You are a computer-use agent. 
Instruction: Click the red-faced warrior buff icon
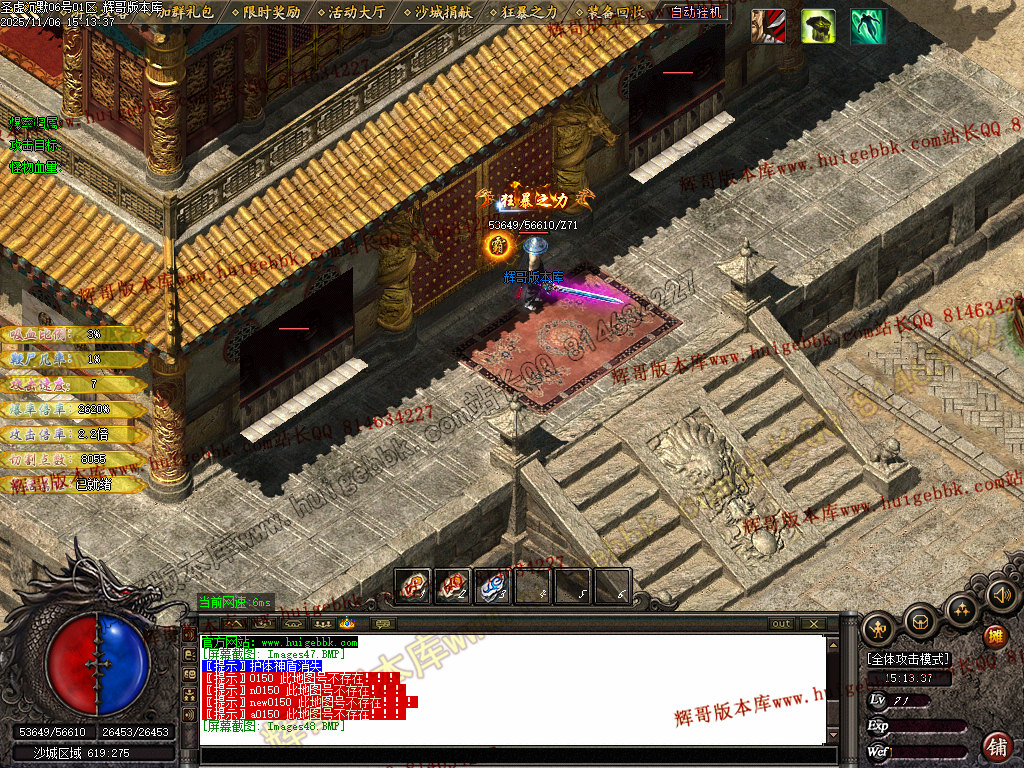768,26
